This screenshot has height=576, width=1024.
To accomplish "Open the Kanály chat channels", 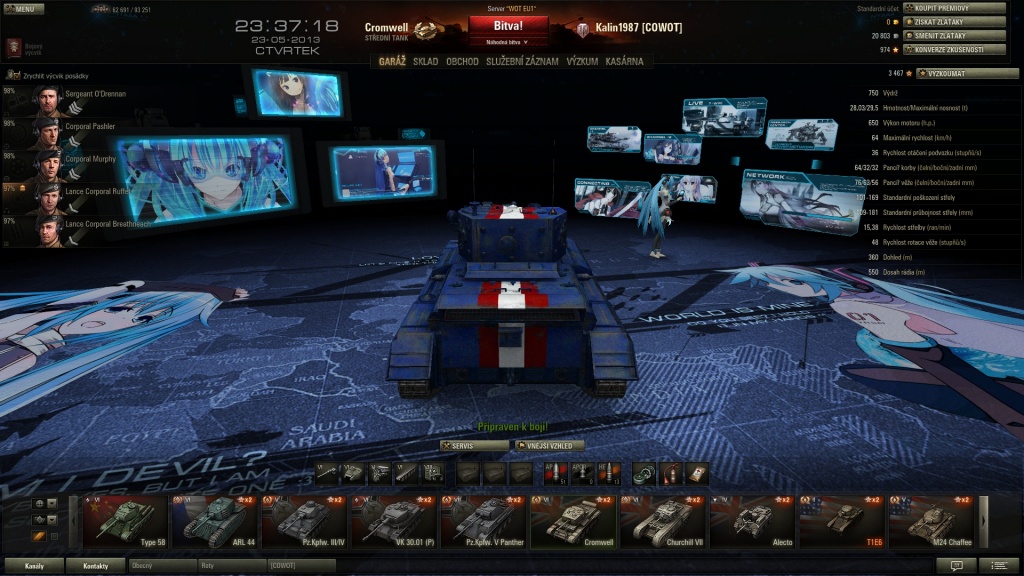I will pyautogui.click(x=34, y=566).
